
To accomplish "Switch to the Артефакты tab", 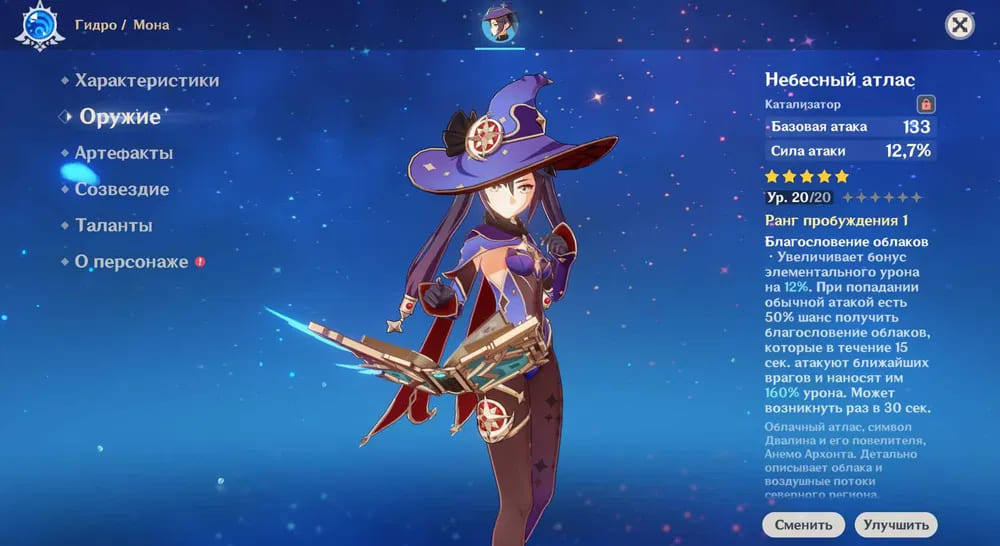I will [123, 153].
